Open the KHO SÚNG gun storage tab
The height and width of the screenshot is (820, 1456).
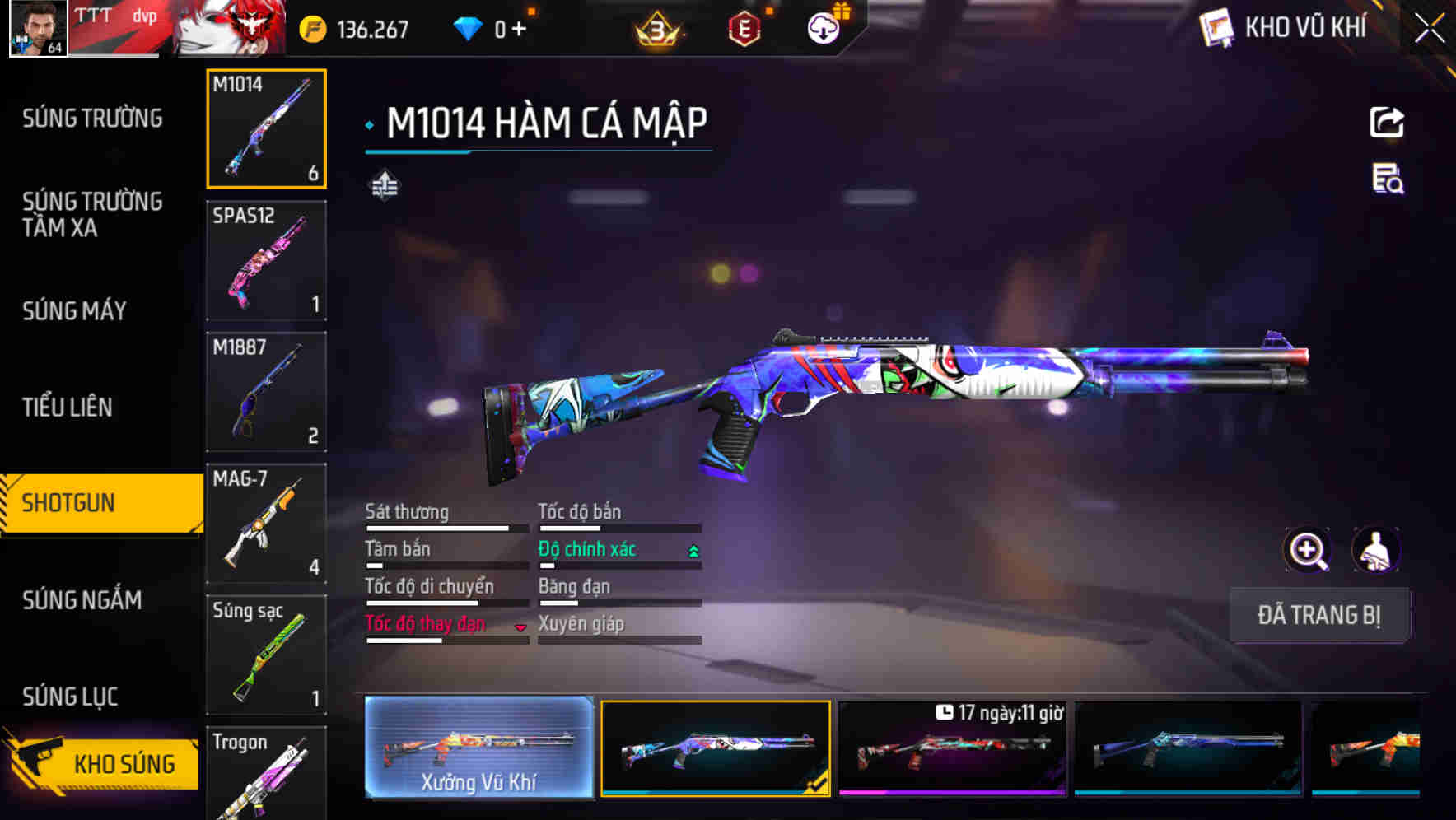coord(103,763)
